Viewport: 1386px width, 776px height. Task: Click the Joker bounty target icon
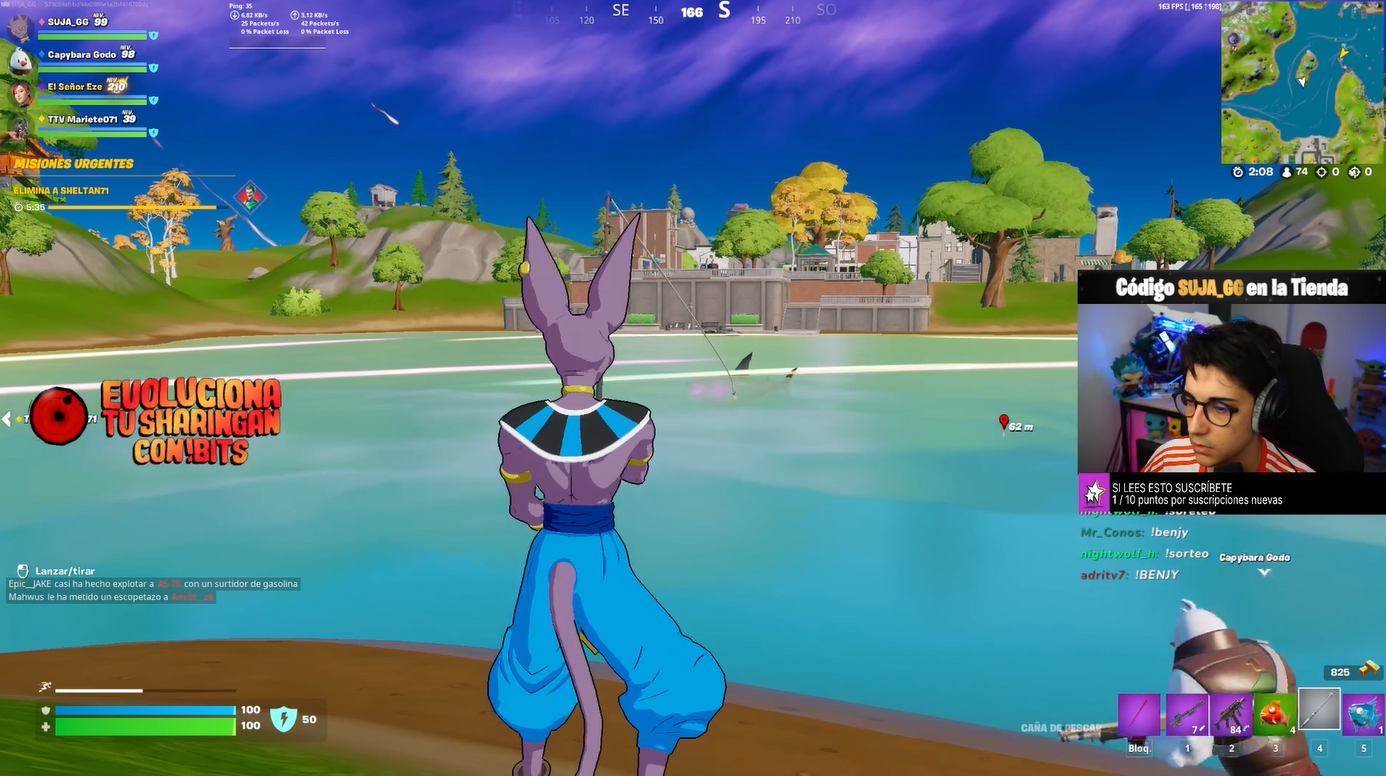pos(249,196)
